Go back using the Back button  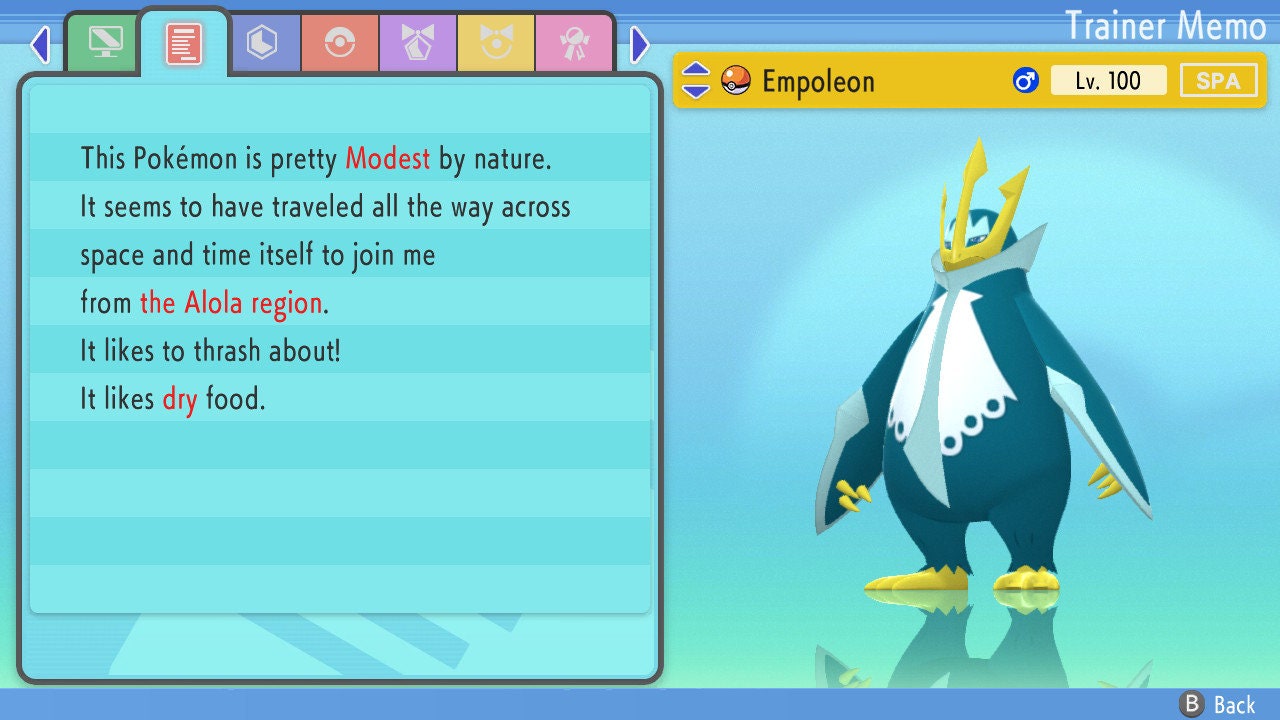[x=1218, y=705]
